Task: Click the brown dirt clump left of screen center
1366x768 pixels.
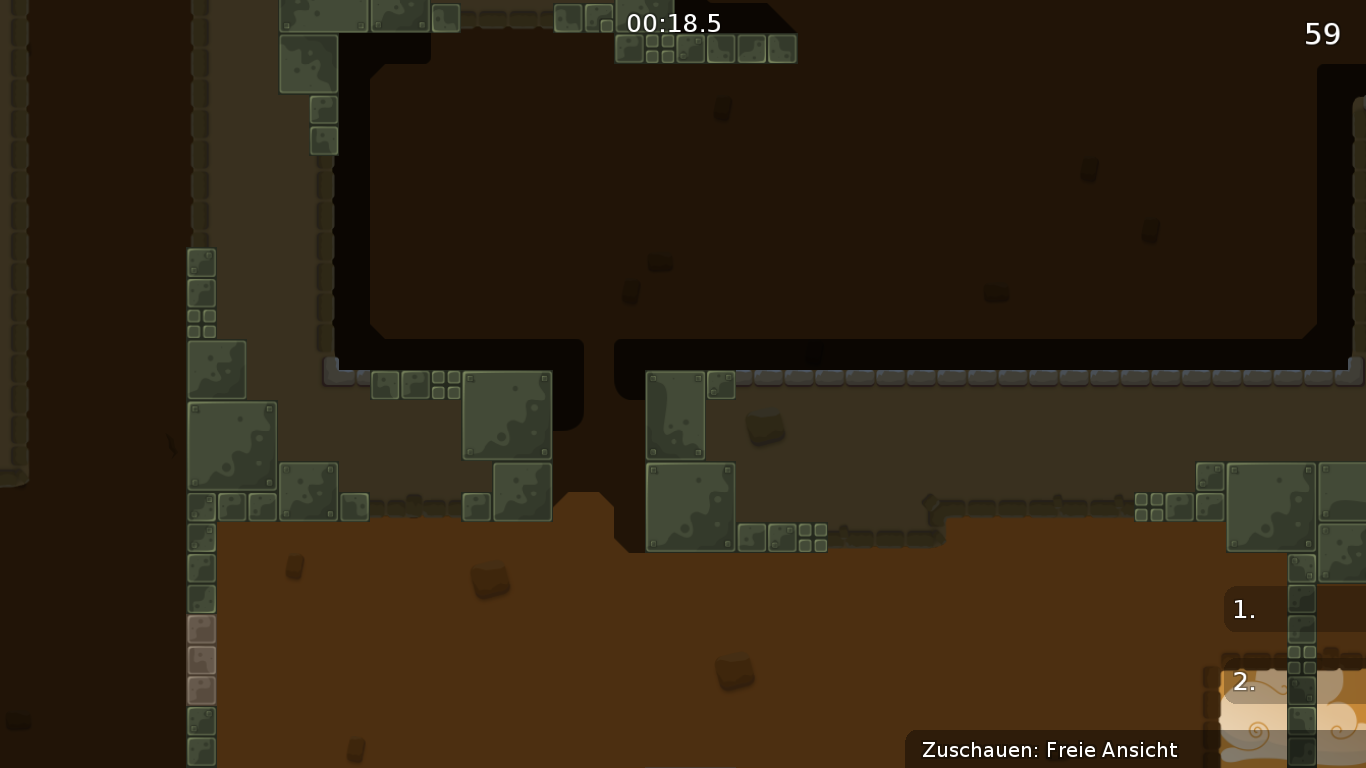Action: [489, 578]
